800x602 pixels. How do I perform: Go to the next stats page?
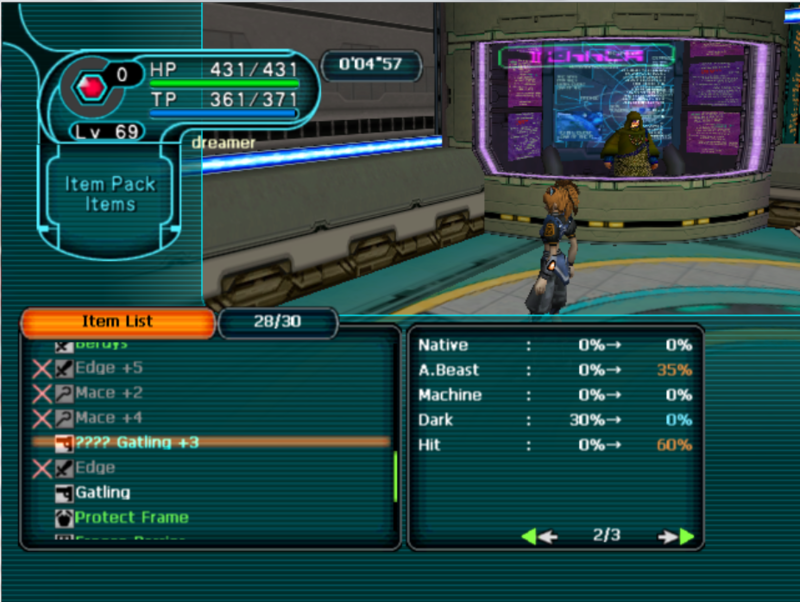(677, 537)
